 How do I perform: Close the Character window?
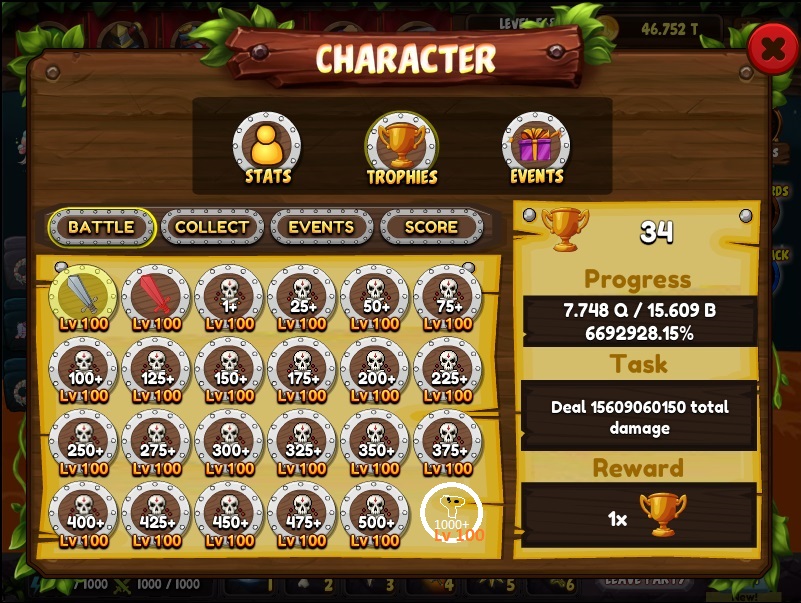coord(772,49)
